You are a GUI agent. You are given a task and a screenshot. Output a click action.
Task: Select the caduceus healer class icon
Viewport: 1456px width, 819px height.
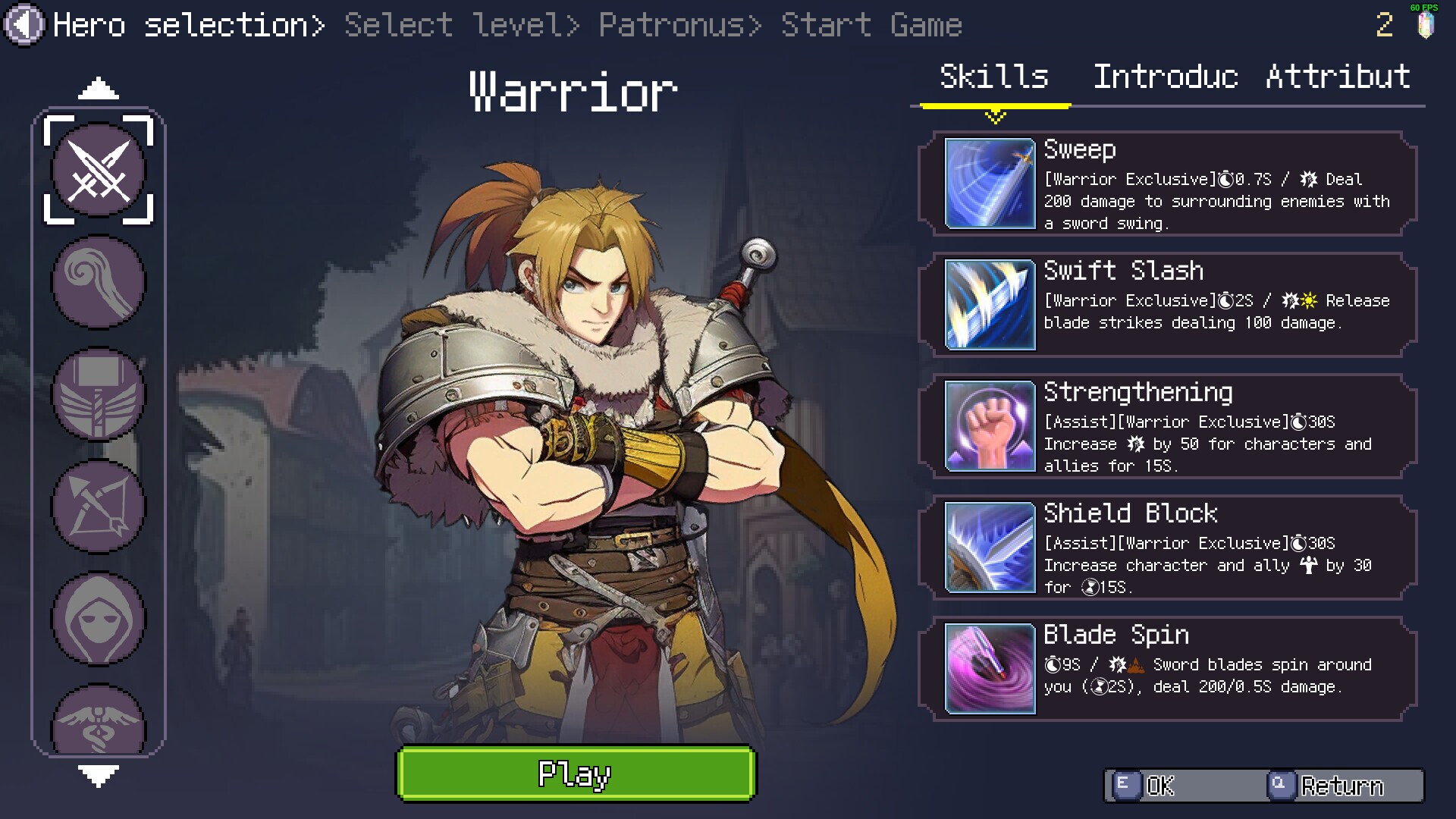point(98,717)
